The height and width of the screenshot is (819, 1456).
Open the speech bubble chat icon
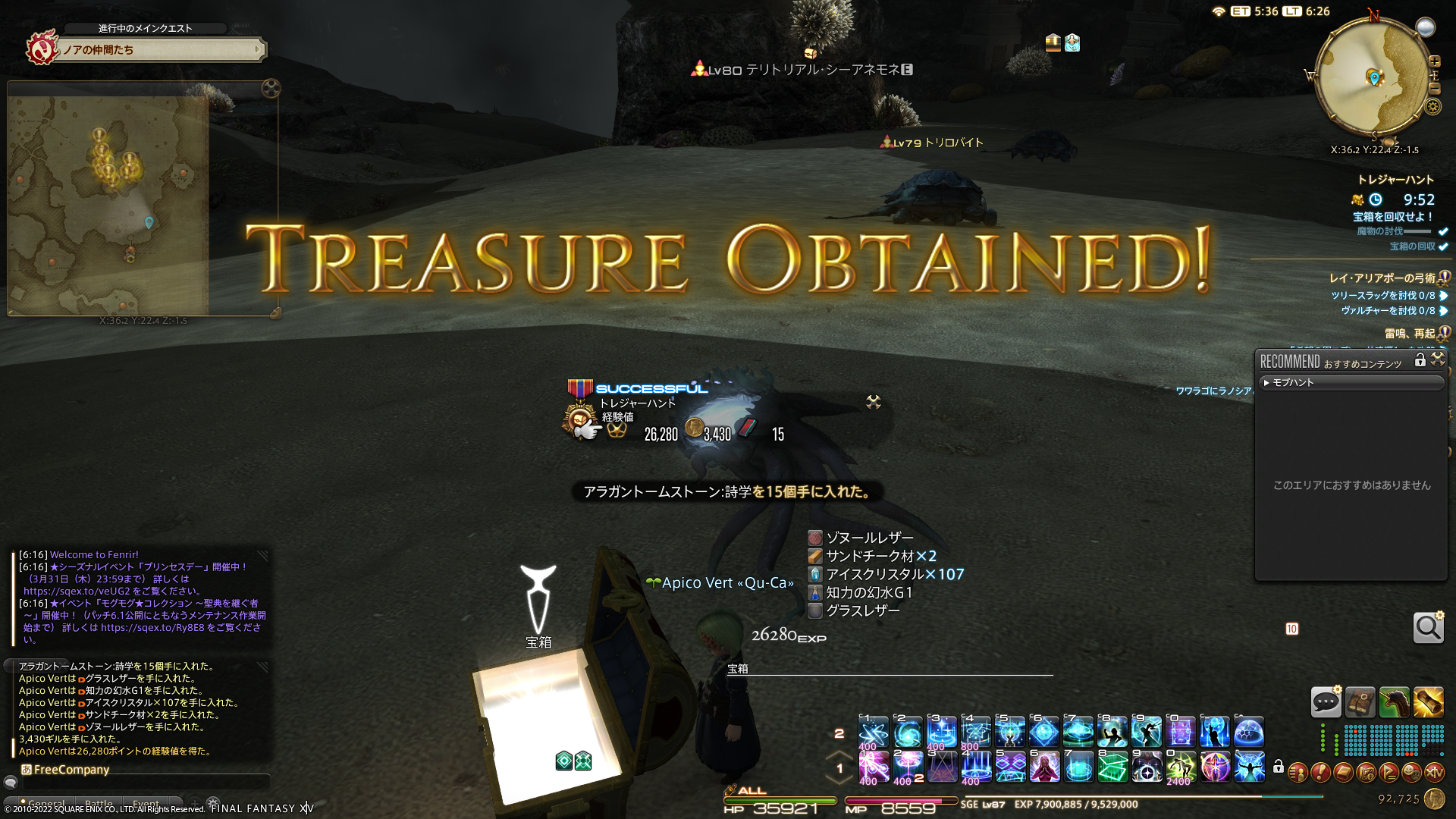(x=1326, y=702)
